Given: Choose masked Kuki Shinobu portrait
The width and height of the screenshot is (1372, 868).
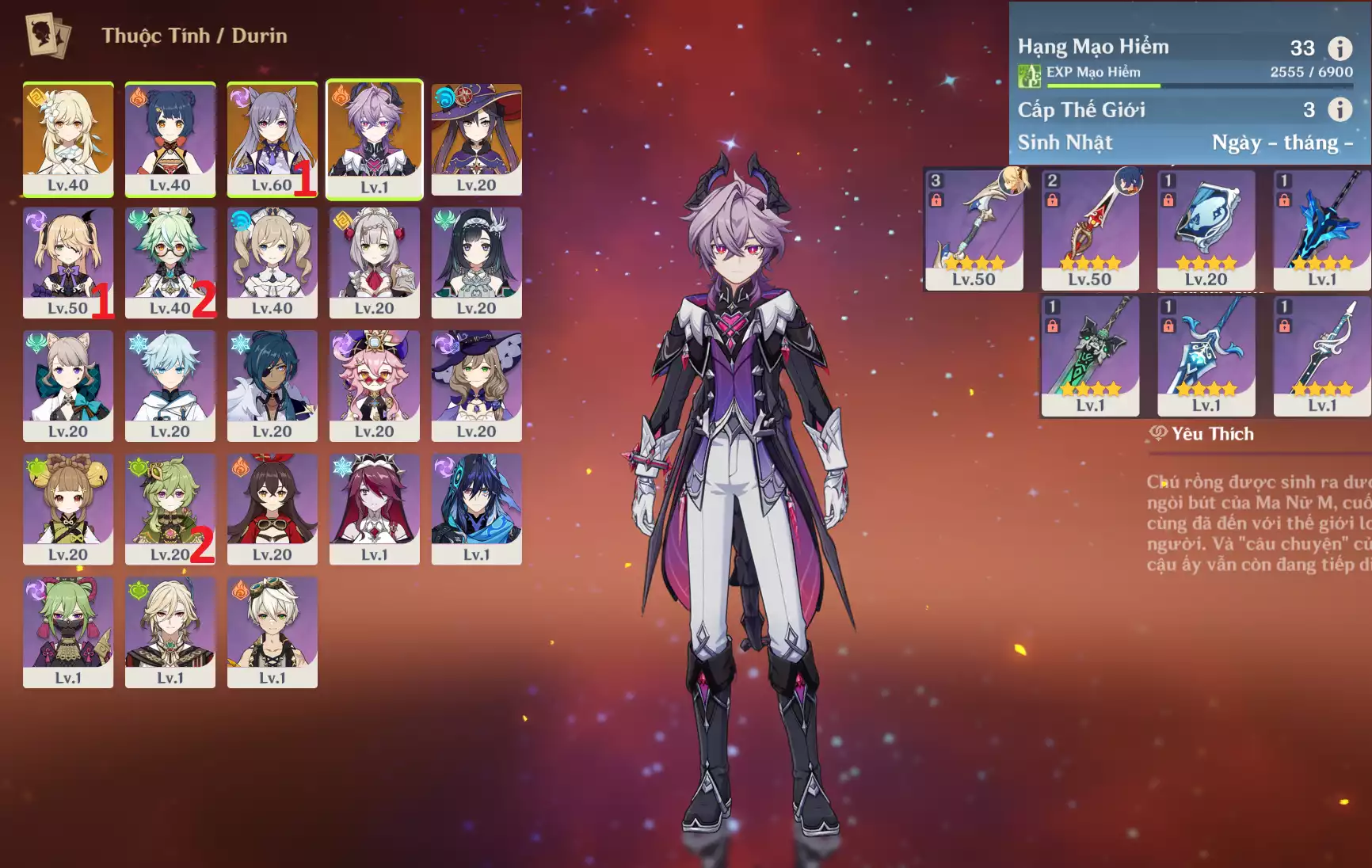Looking at the screenshot, I should pos(68,632).
